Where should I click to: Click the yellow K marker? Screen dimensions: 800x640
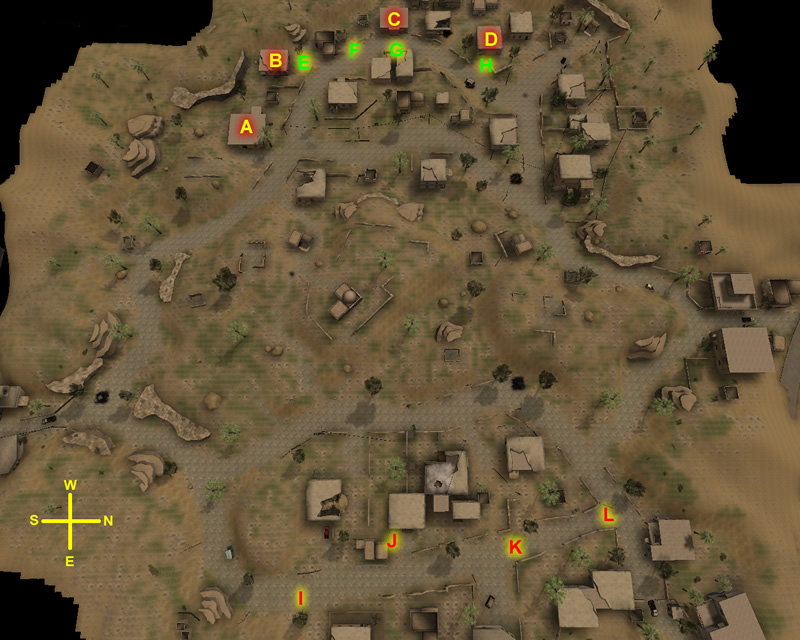pyautogui.click(x=515, y=547)
